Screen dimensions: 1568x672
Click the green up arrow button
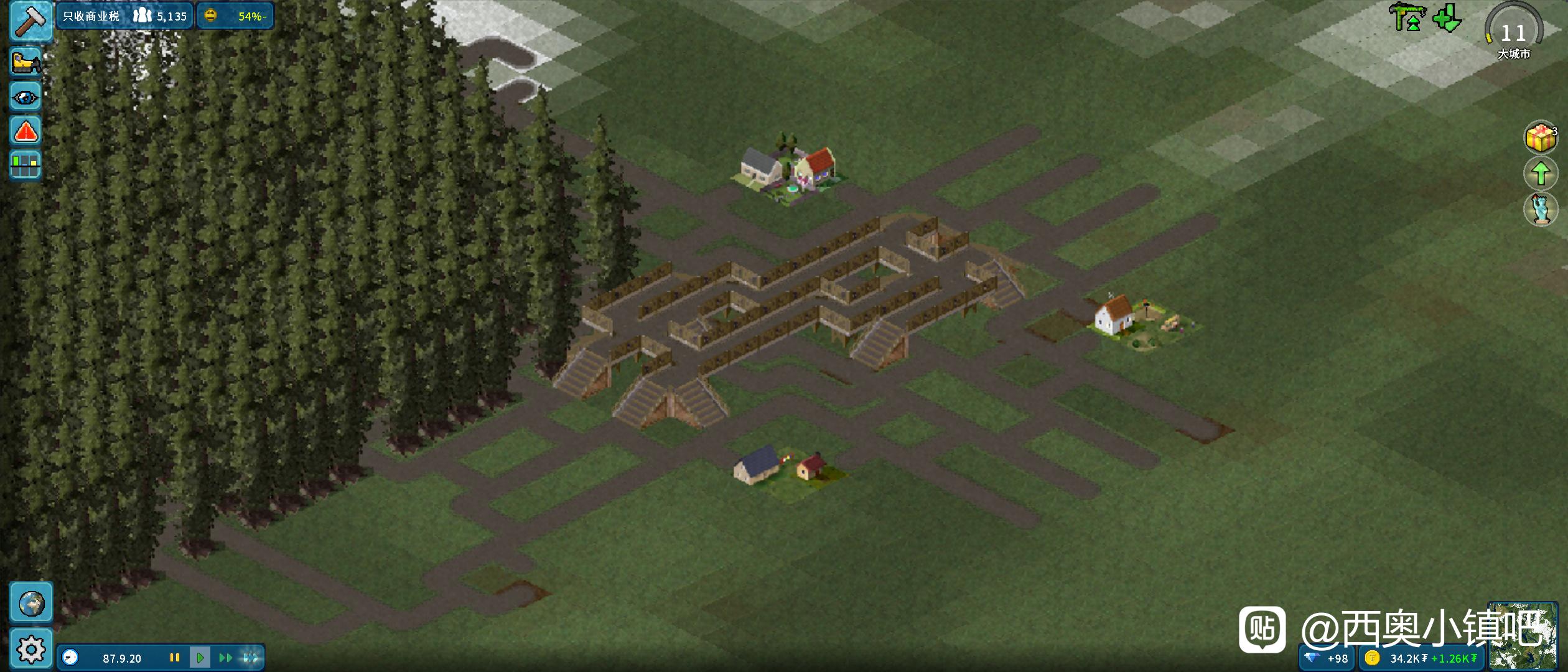click(x=1540, y=173)
